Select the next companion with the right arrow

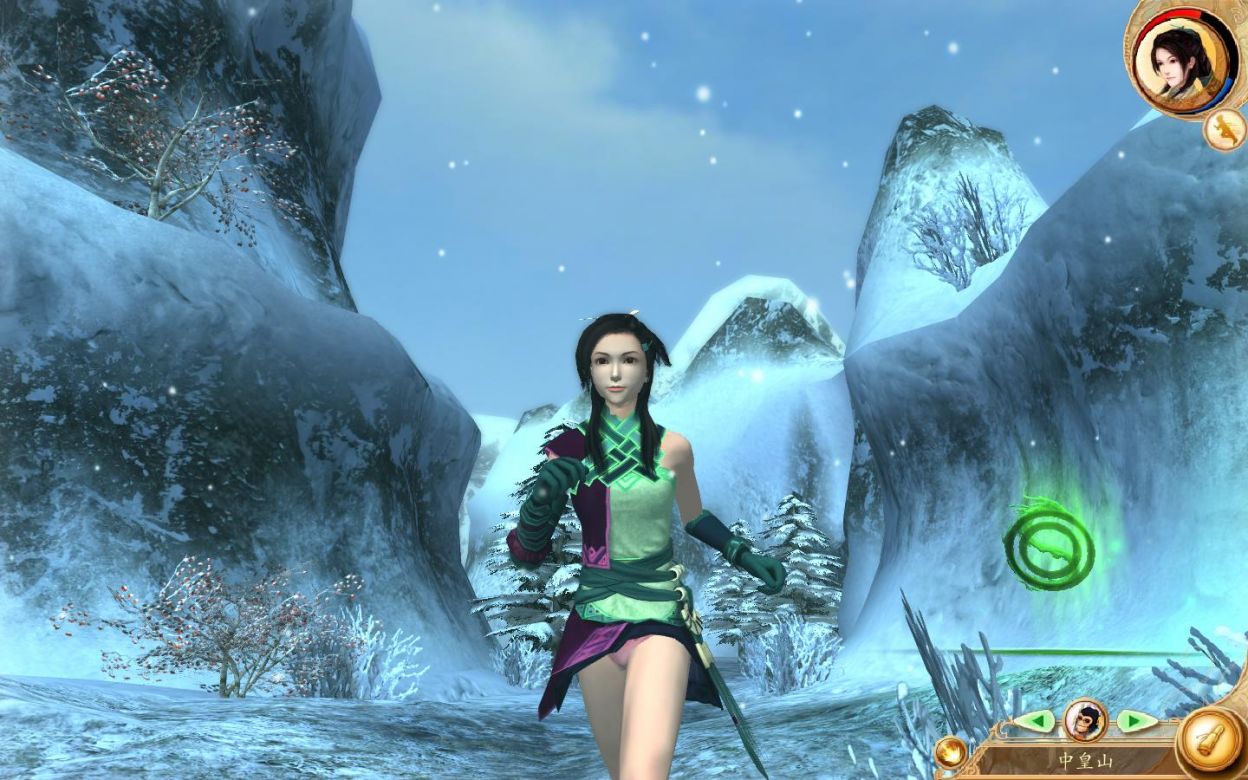coord(1134,720)
